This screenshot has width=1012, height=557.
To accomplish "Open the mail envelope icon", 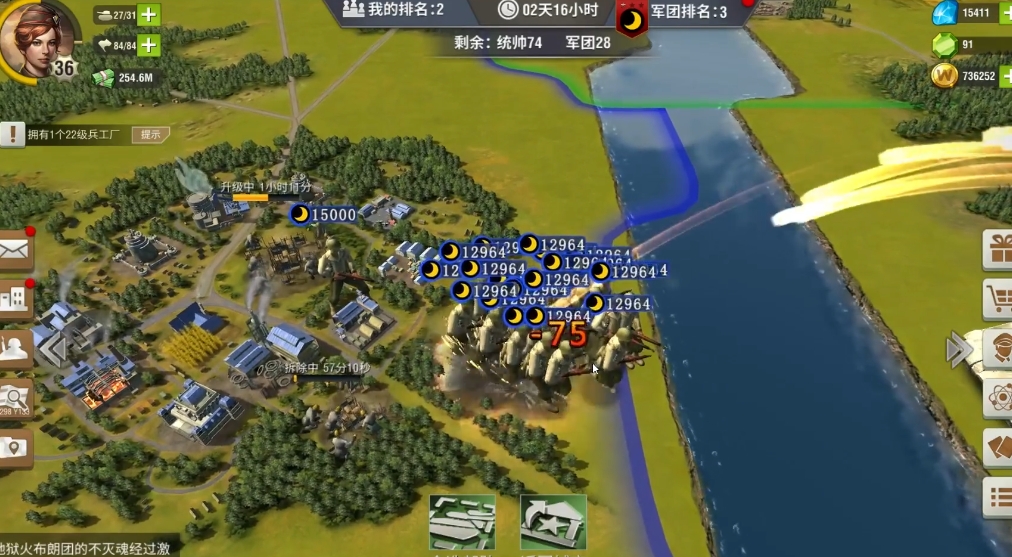I will pyautogui.click(x=15, y=251).
